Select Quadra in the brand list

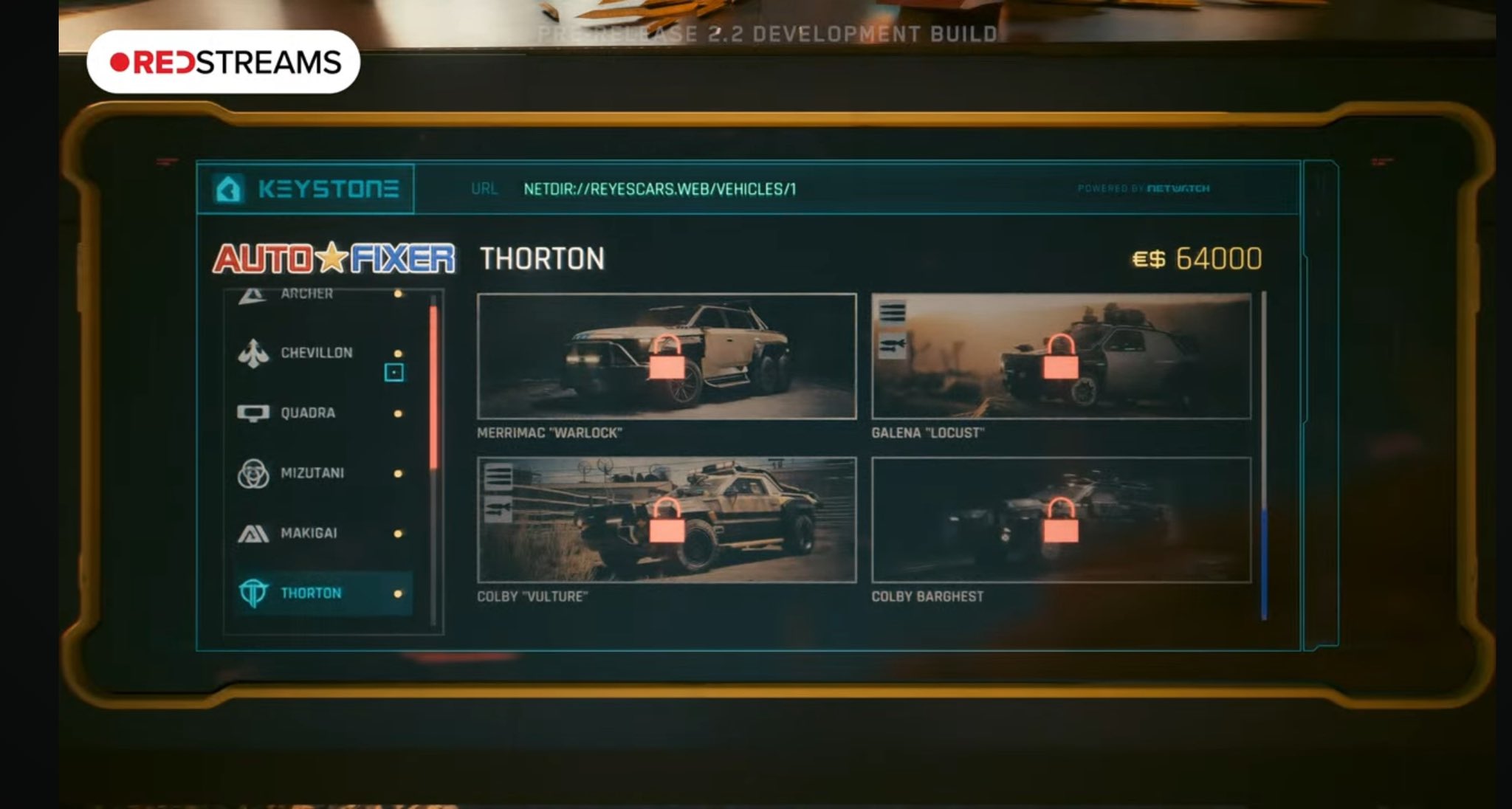pos(308,413)
